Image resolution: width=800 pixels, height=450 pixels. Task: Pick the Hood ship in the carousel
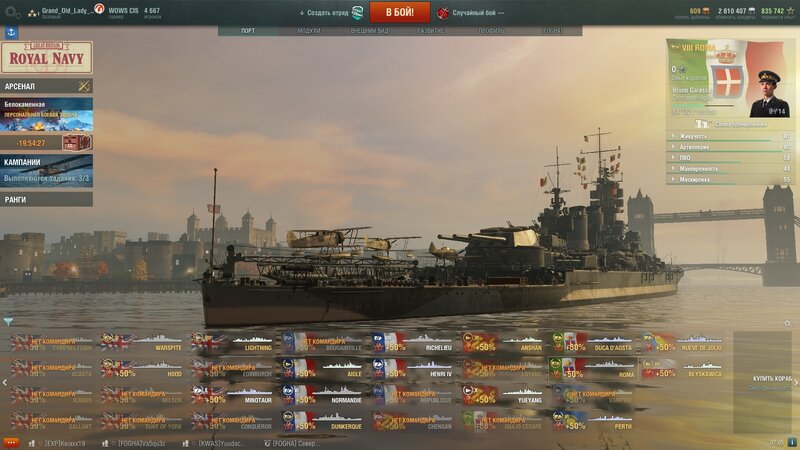144,368
